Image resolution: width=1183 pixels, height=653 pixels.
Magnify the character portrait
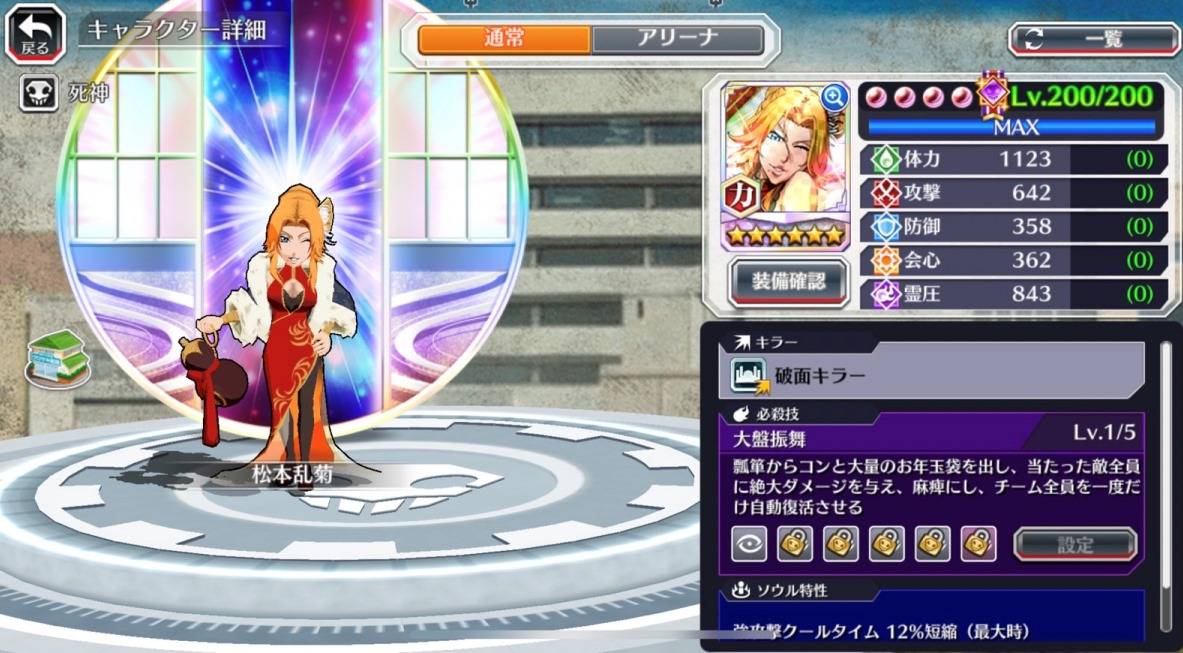click(x=833, y=97)
